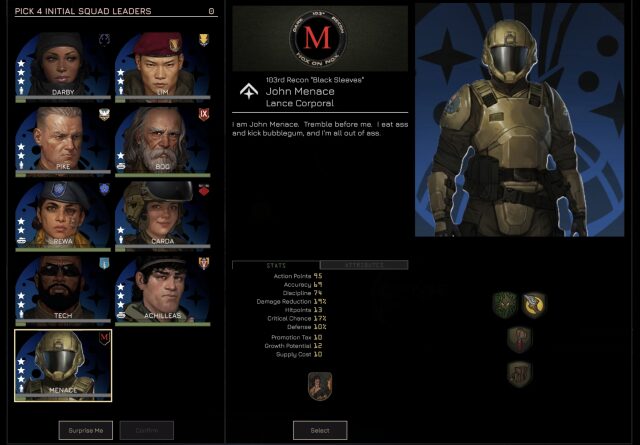This screenshot has width=640, height=445.
Task: Switch to the Attributes tab
Action: [363, 265]
